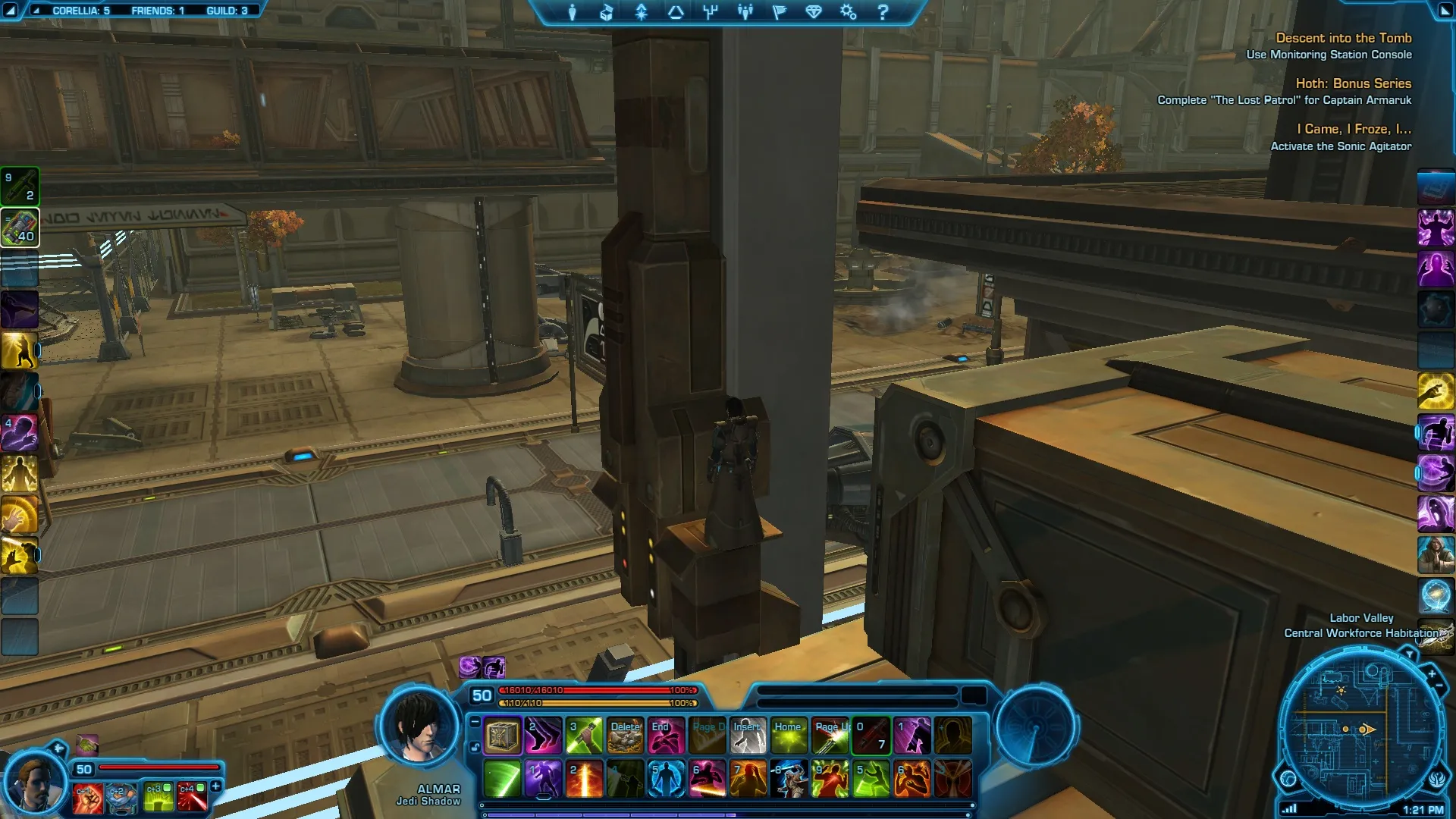Use the crate item in the quickbar
This screenshot has height=819, width=1456.
coord(502,736)
